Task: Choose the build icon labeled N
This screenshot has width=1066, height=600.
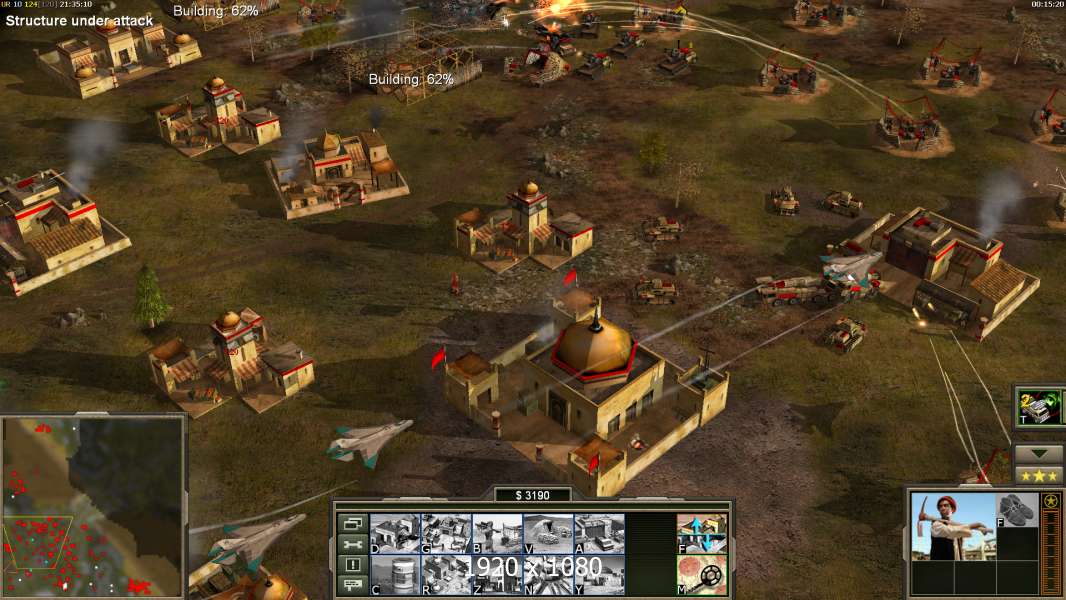Action: pyautogui.click(x=548, y=574)
